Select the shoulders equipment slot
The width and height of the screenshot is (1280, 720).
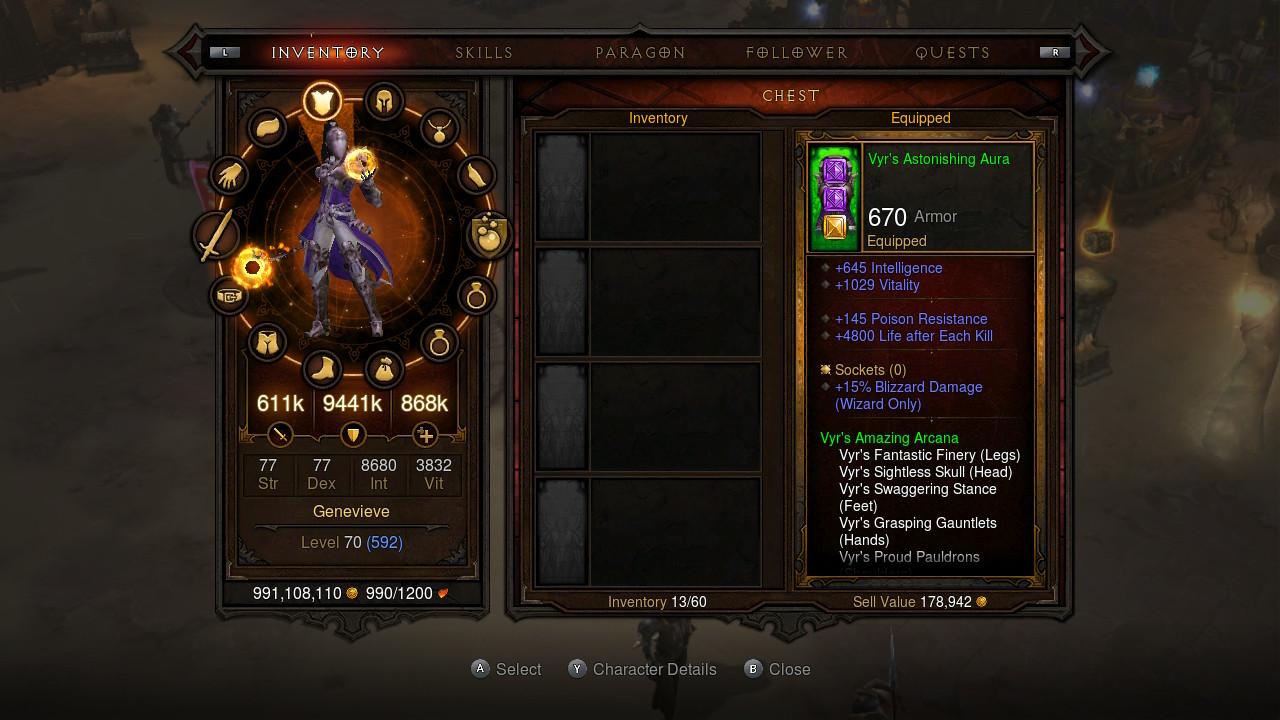tap(267, 128)
